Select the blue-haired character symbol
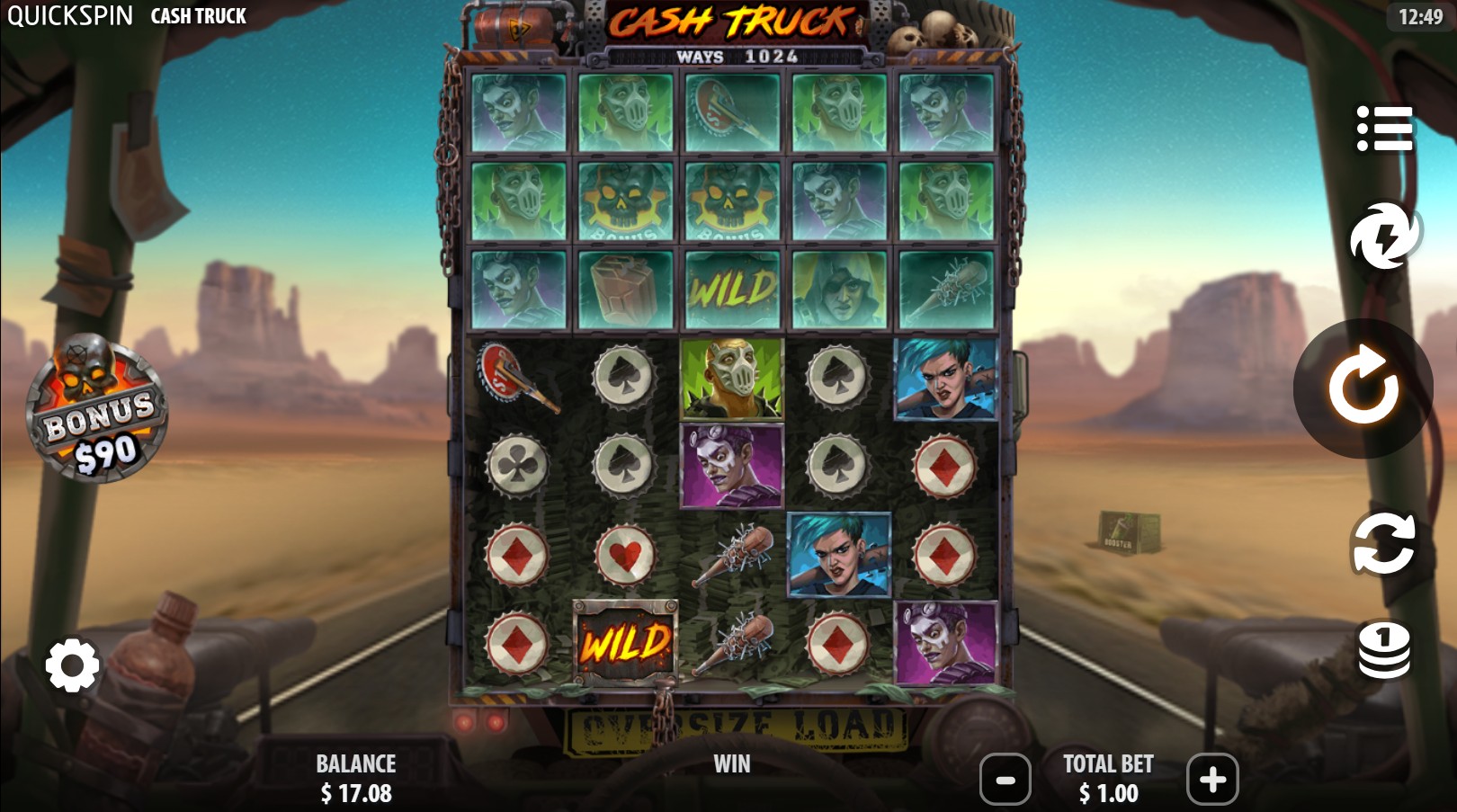 (x=839, y=553)
